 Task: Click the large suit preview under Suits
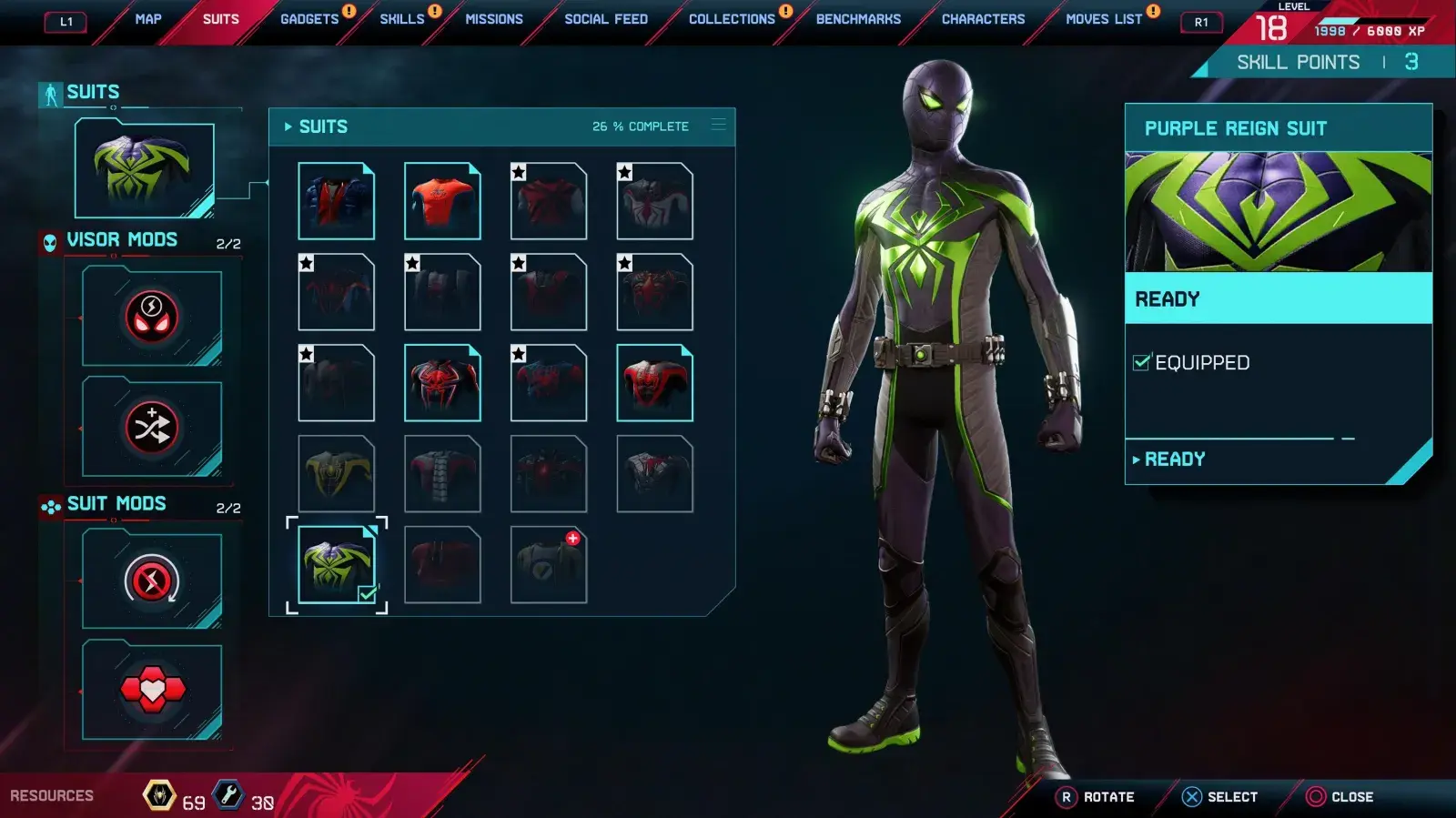pyautogui.click(x=145, y=170)
